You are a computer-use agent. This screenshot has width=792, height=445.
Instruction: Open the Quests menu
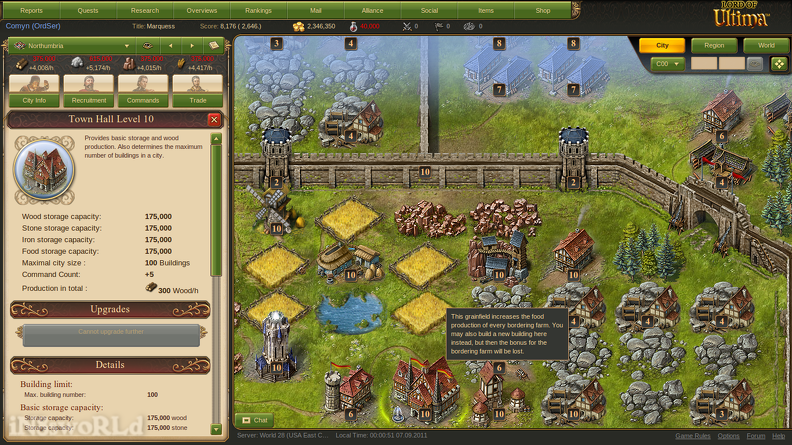(x=88, y=10)
